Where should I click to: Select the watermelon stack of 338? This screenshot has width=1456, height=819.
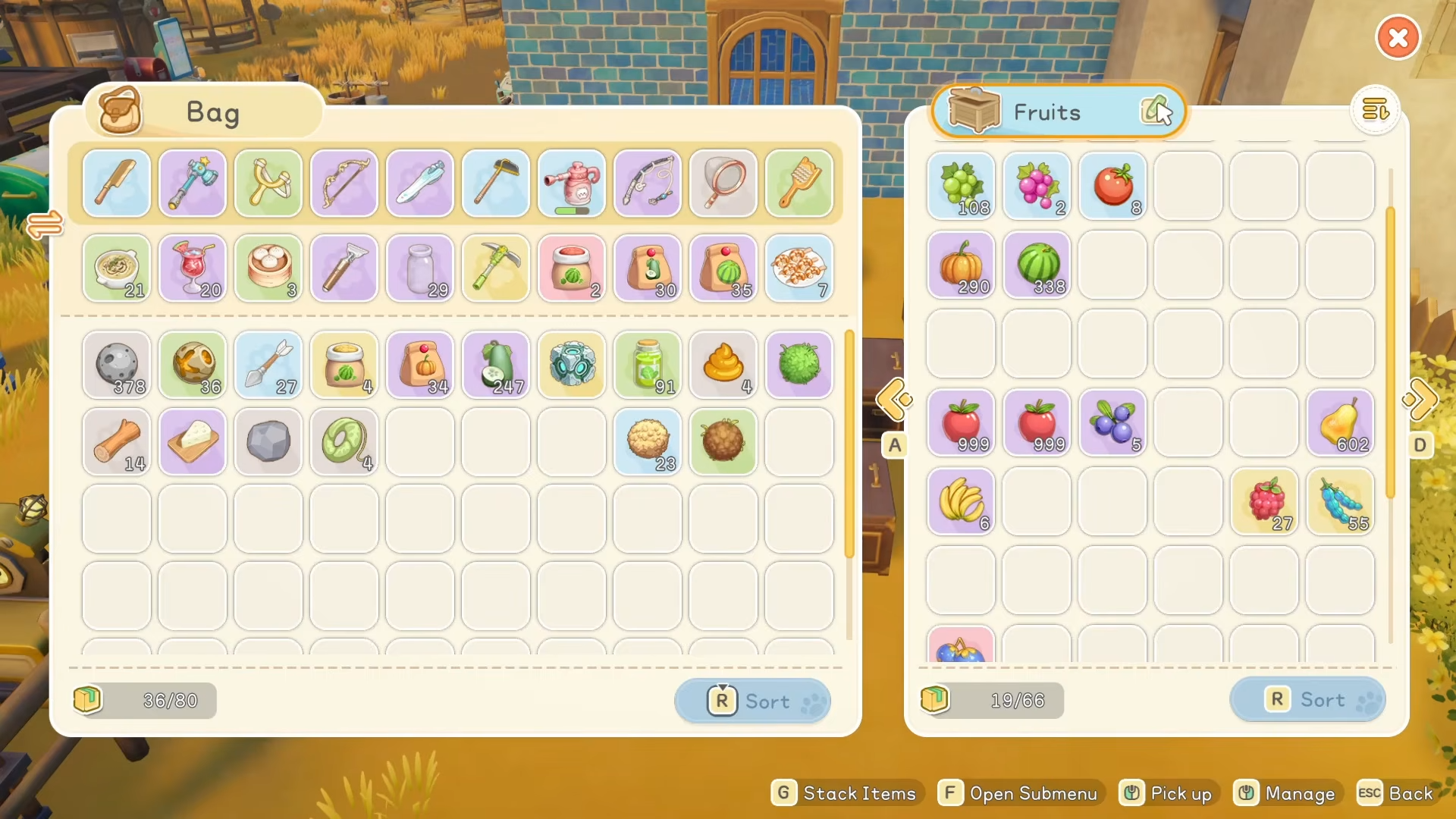1037,265
